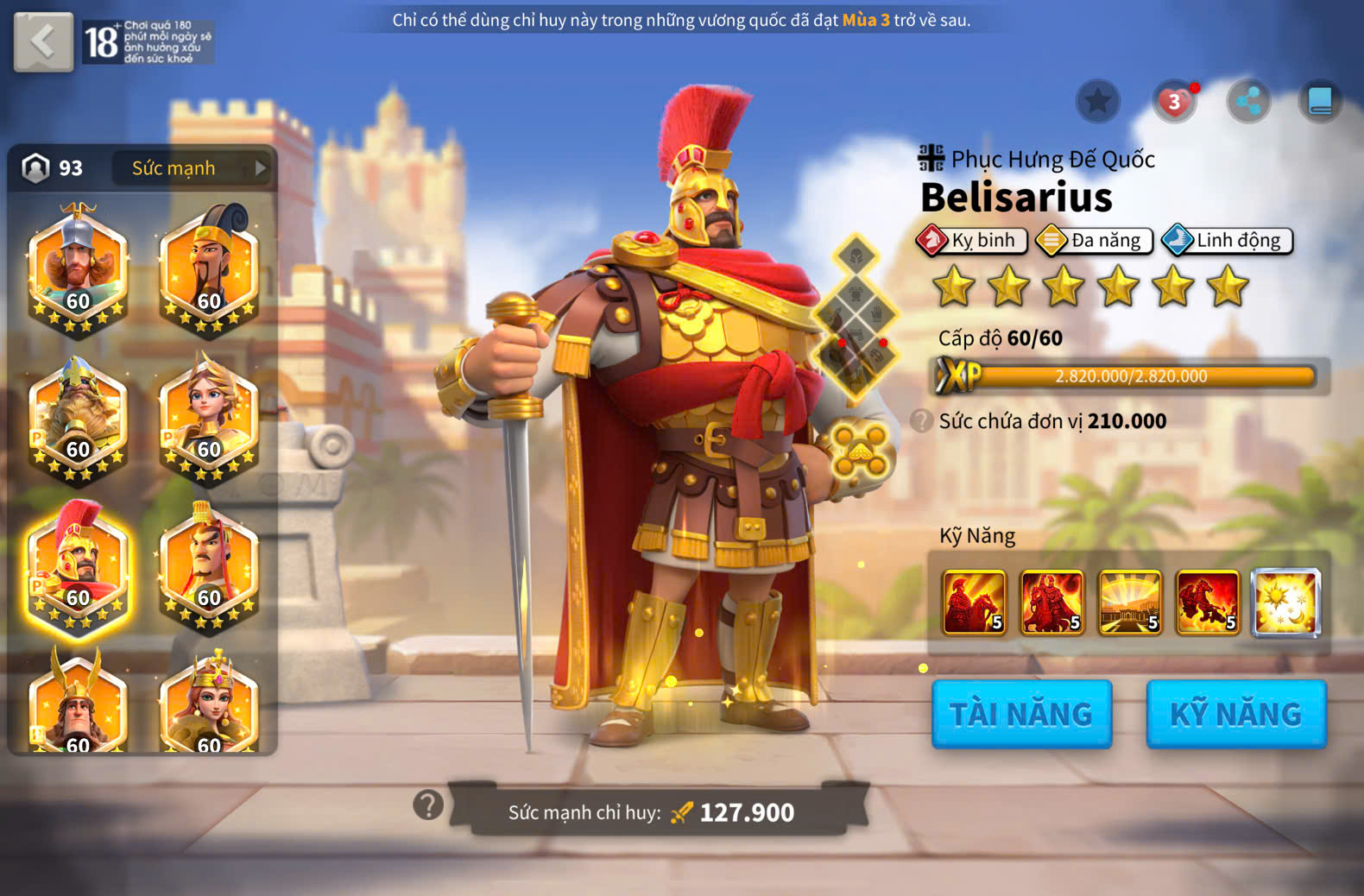
Task: View the sun and moon skill icon
Action: (1285, 603)
